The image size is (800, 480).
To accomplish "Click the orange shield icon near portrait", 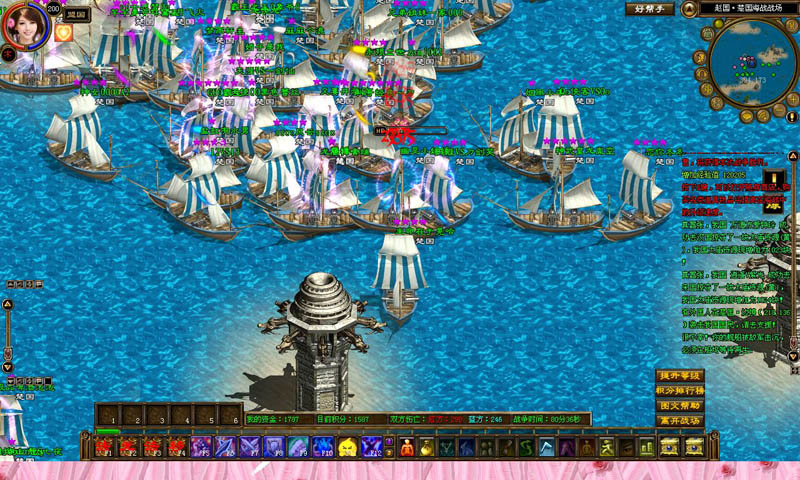I will tap(64, 33).
